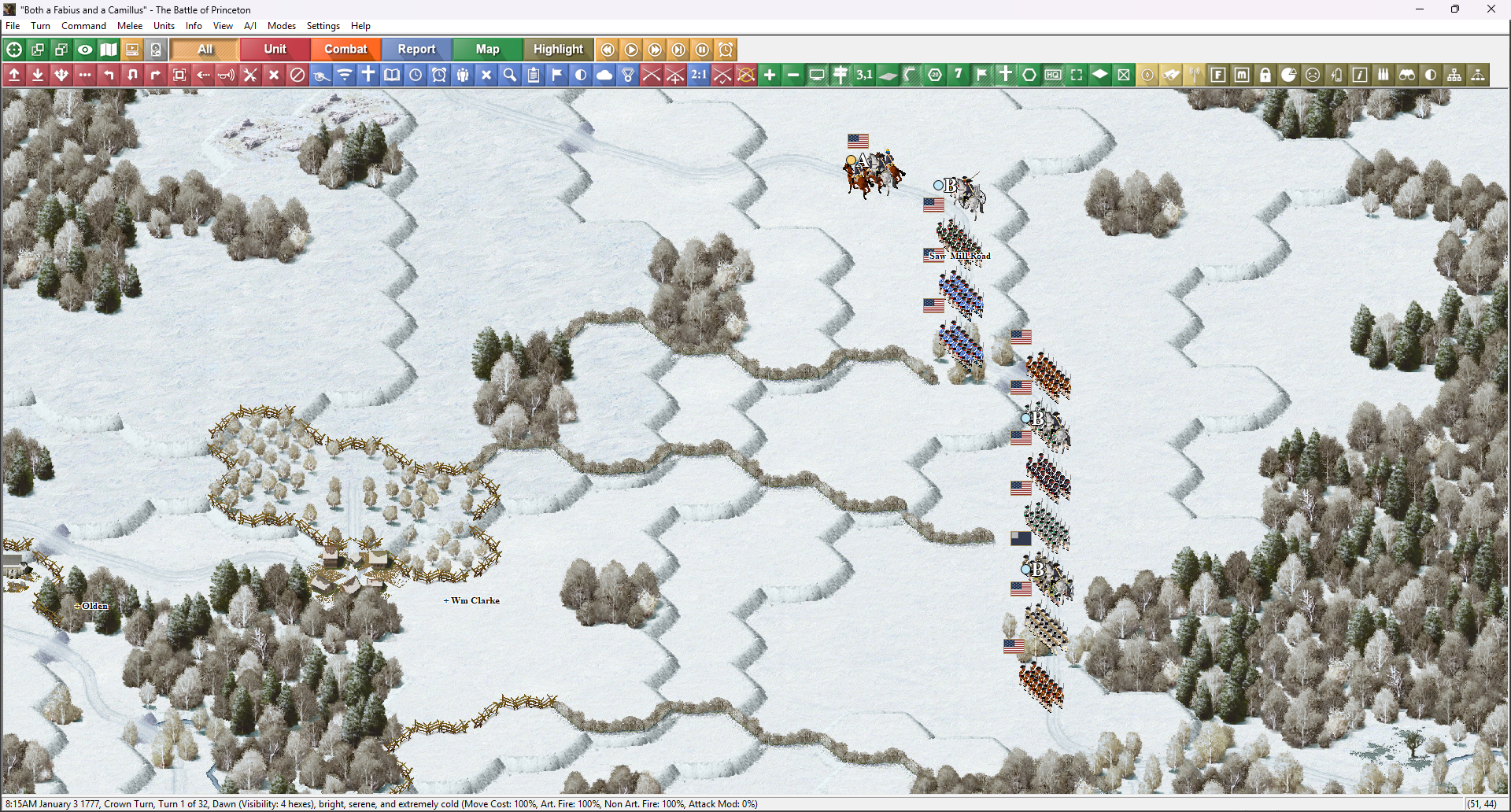Click the pause button in the toolbar
This screenshot has width=1511, height=812.
click(702, 50)
